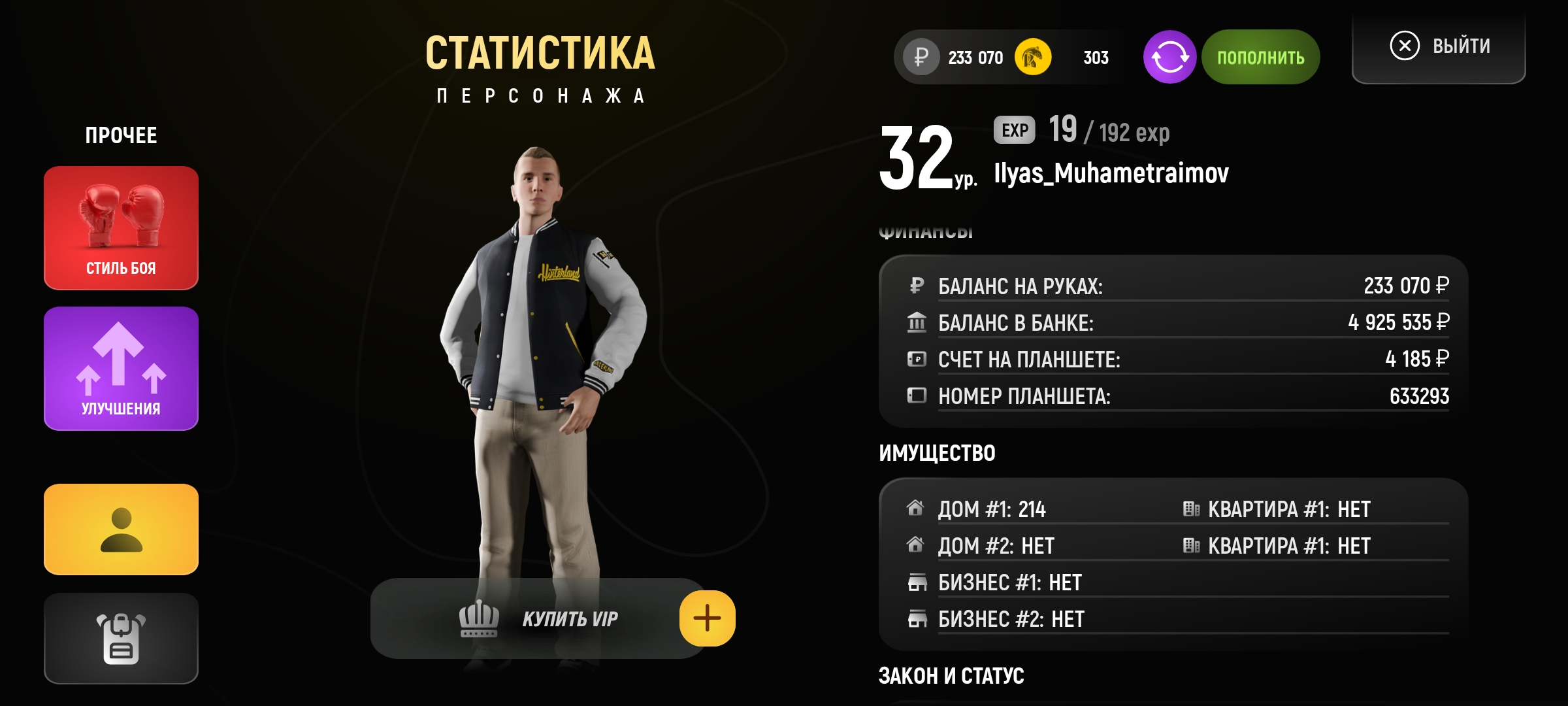Open the УЛУЧШЕНИЯ upgrades tile
This screenshot has width=1568, height=706.
121,368
